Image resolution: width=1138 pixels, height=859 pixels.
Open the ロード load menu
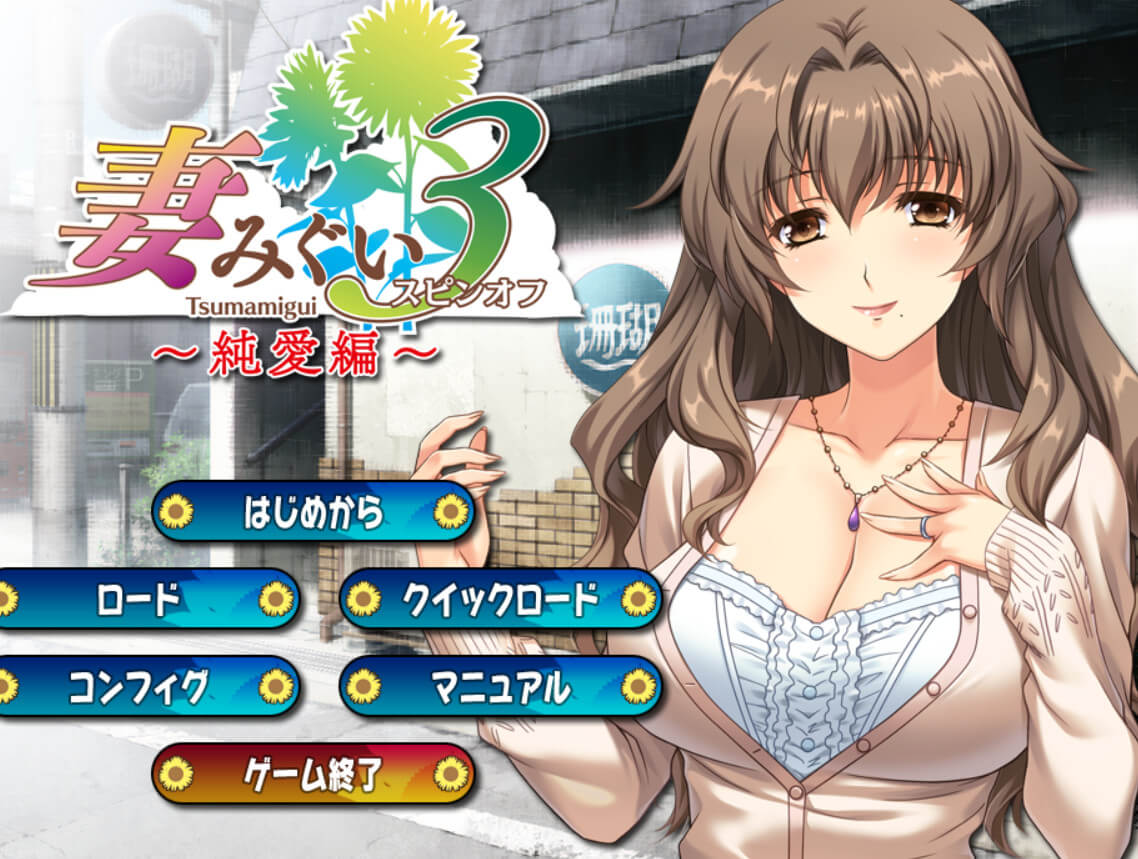pos(140,599)
